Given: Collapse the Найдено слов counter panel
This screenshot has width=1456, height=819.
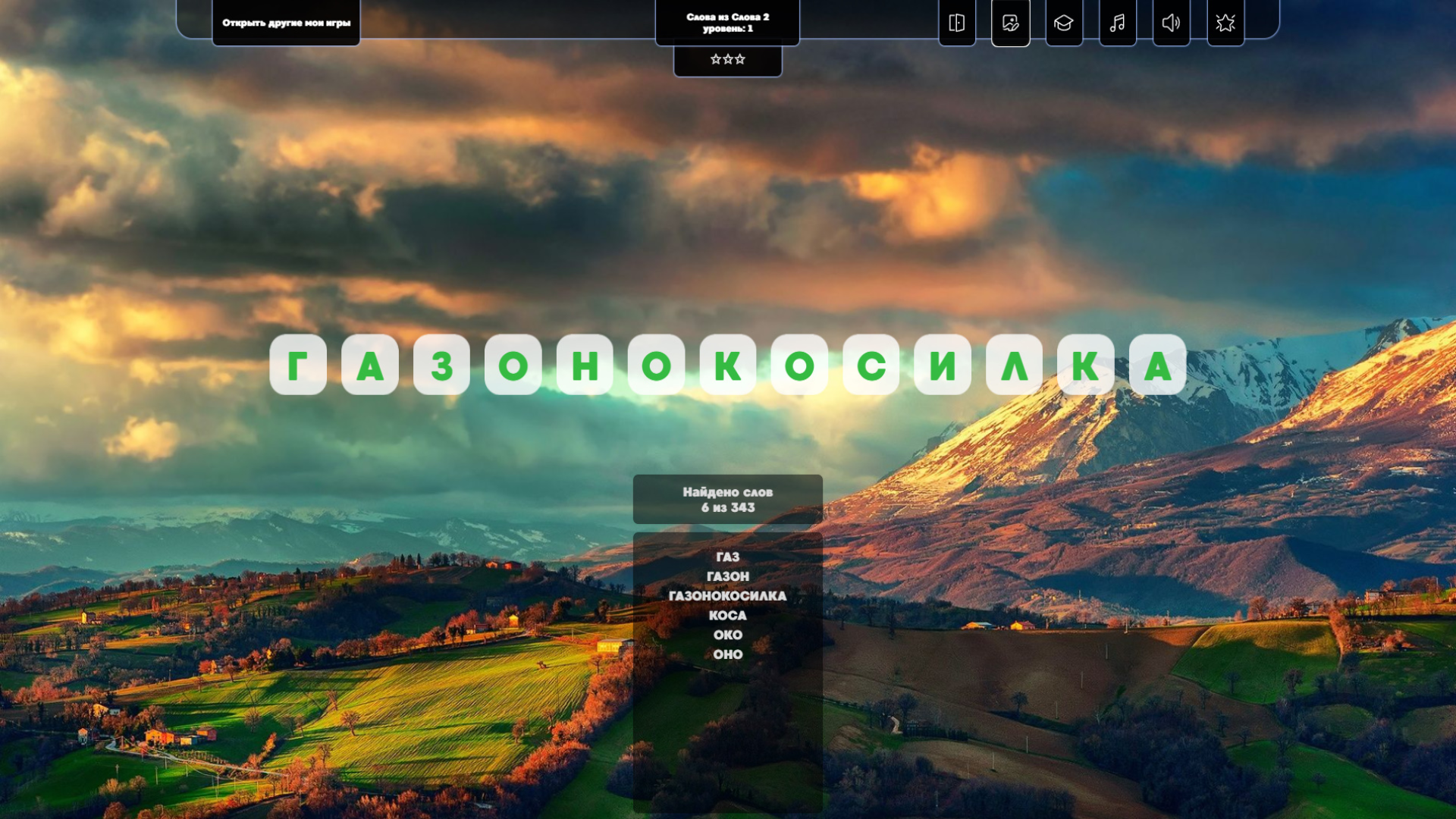Looking at the screenshot, I should pos(727,499).
